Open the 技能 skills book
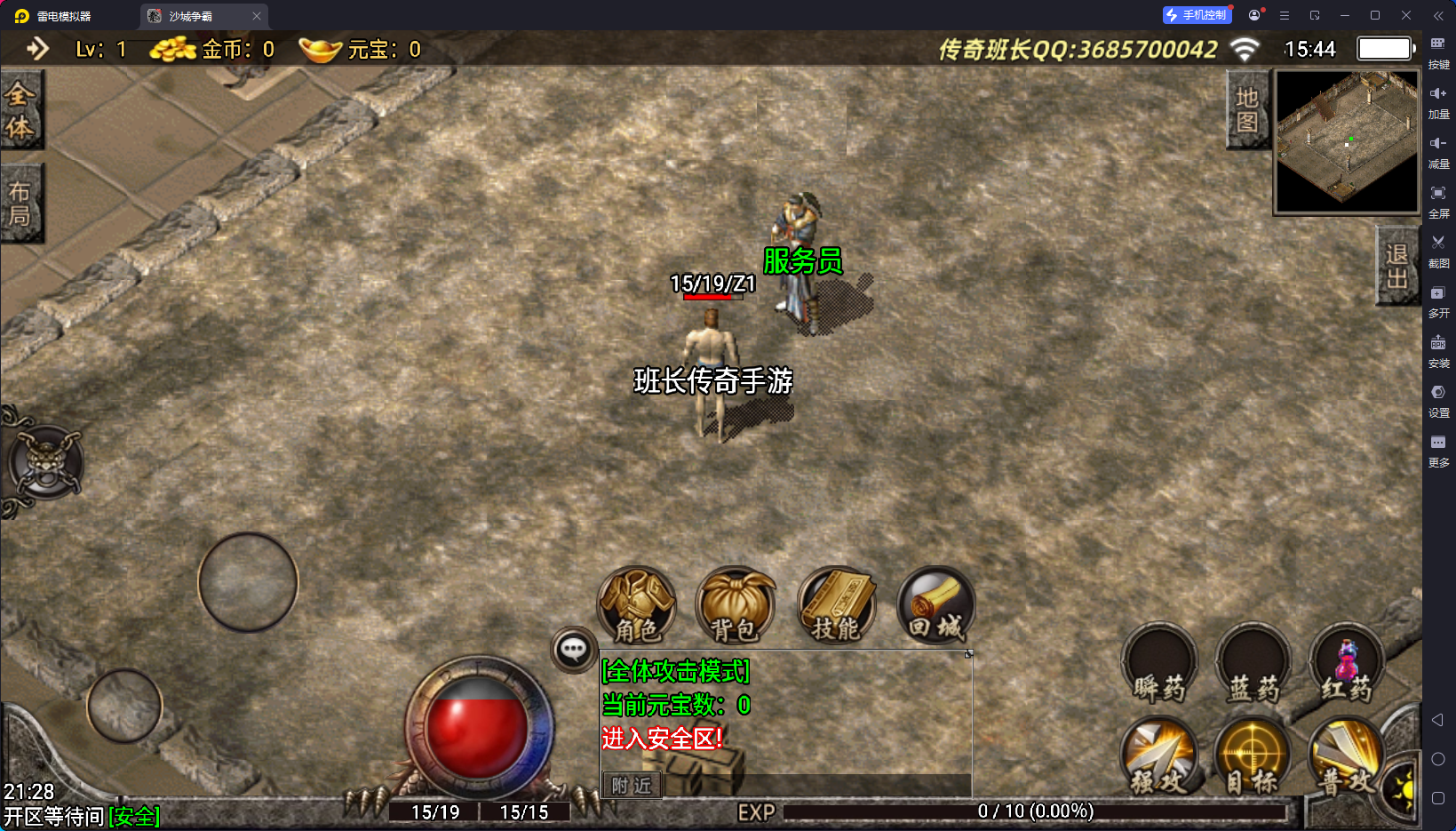This screenshot has height=831, width=1456. point(836,606)
